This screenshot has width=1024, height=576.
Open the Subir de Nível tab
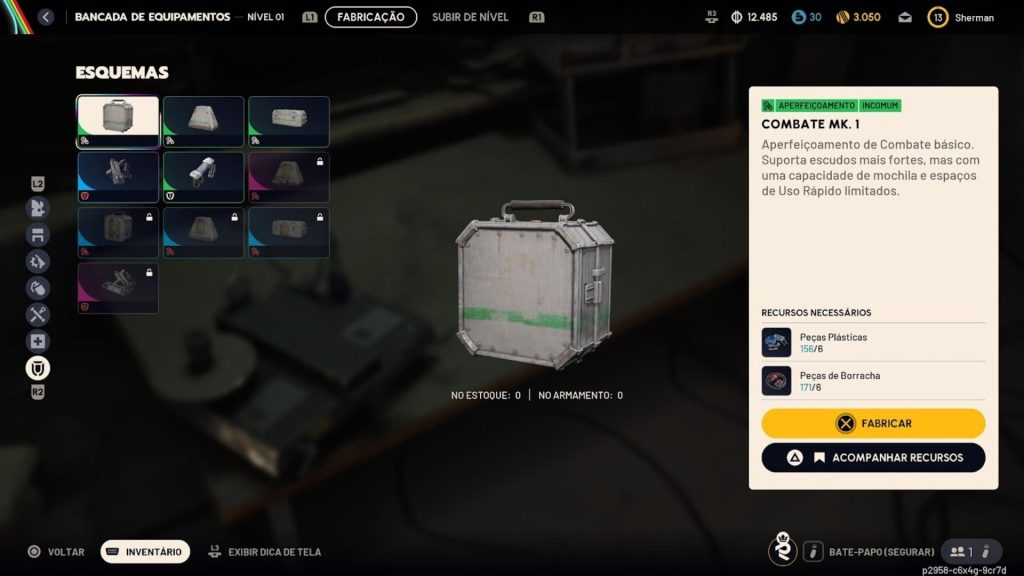click(x=470, y=17)
